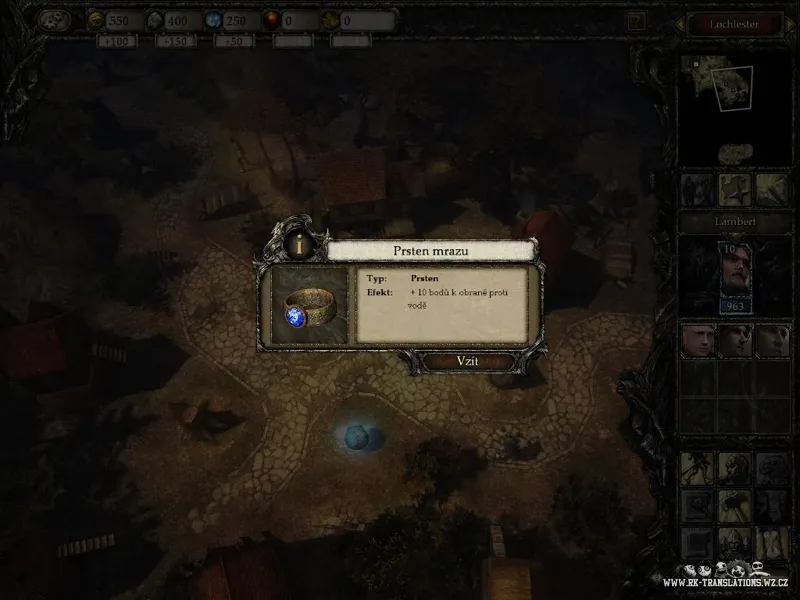Open the help question mark button

click(636, 20)
